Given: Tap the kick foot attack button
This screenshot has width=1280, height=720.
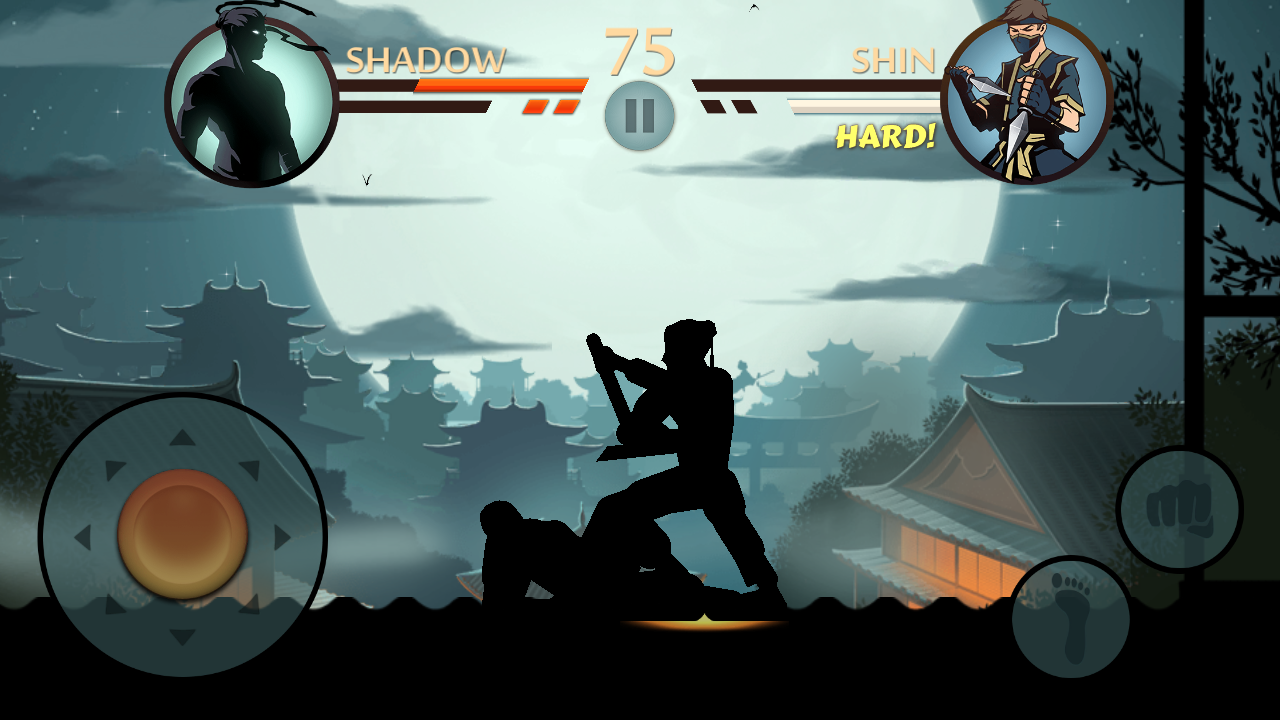Looking at the screenshot, I should (x=1070, y=618).
